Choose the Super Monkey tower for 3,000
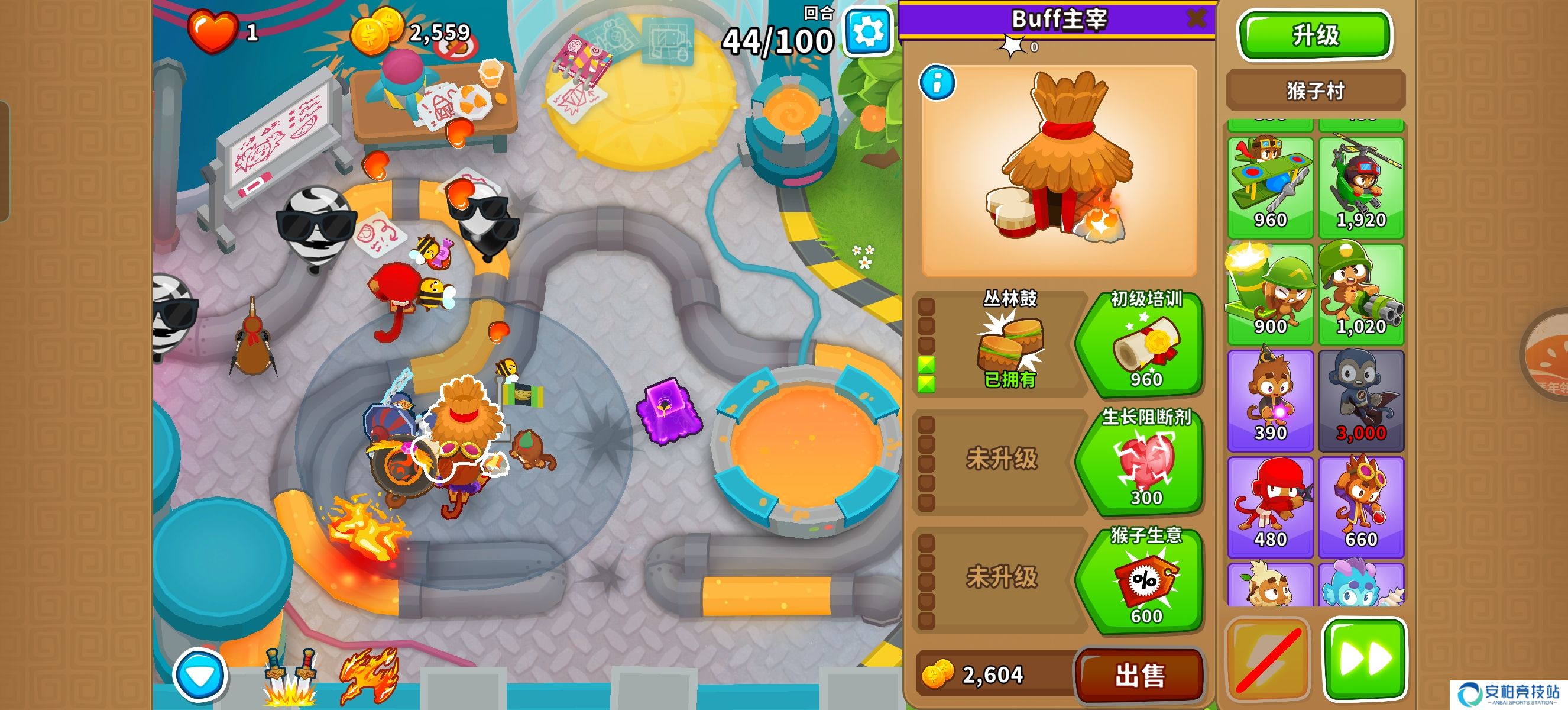The height and width of the screenshot is (710, 1568). [1361, 400]
